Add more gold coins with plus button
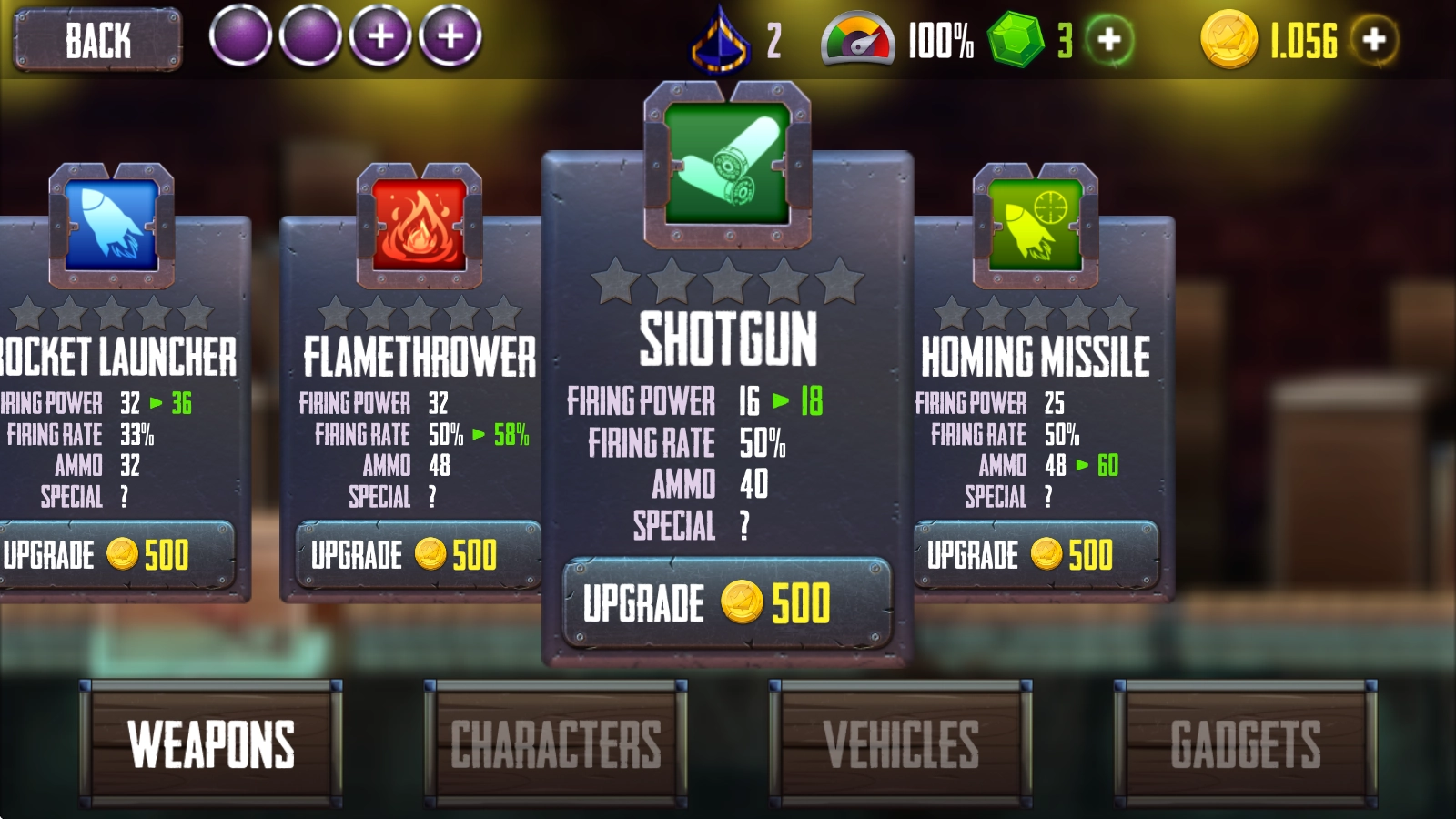 pyautogui.click(x=1374, y=40)
